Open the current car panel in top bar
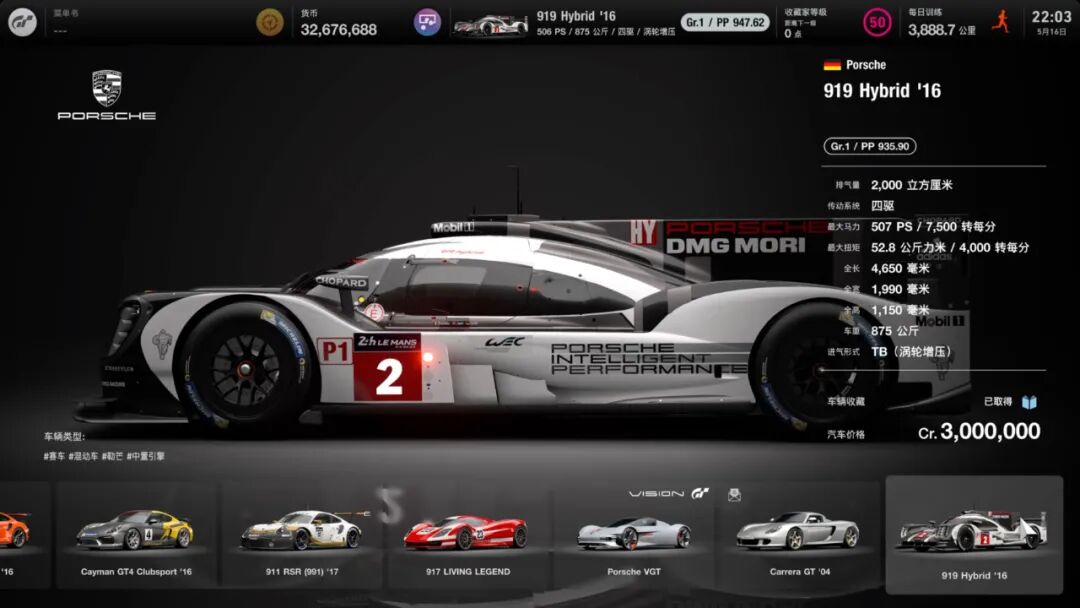1080x608 pixels. tap(610, 22)
